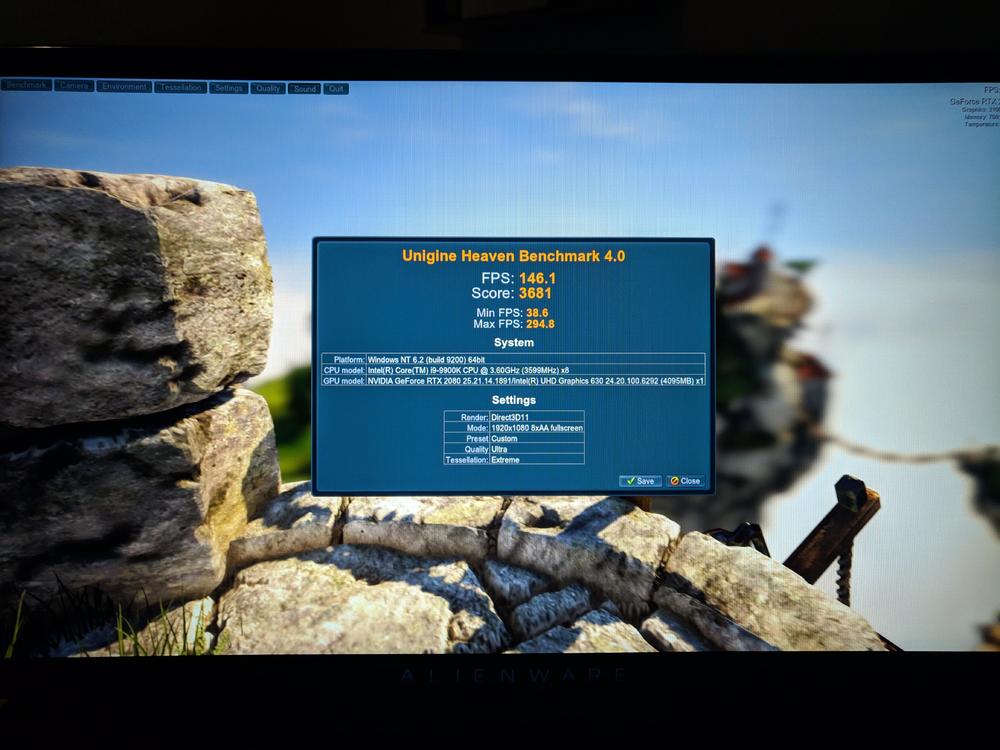
Task: Open the Camera menu
Action: coord(74,86)
